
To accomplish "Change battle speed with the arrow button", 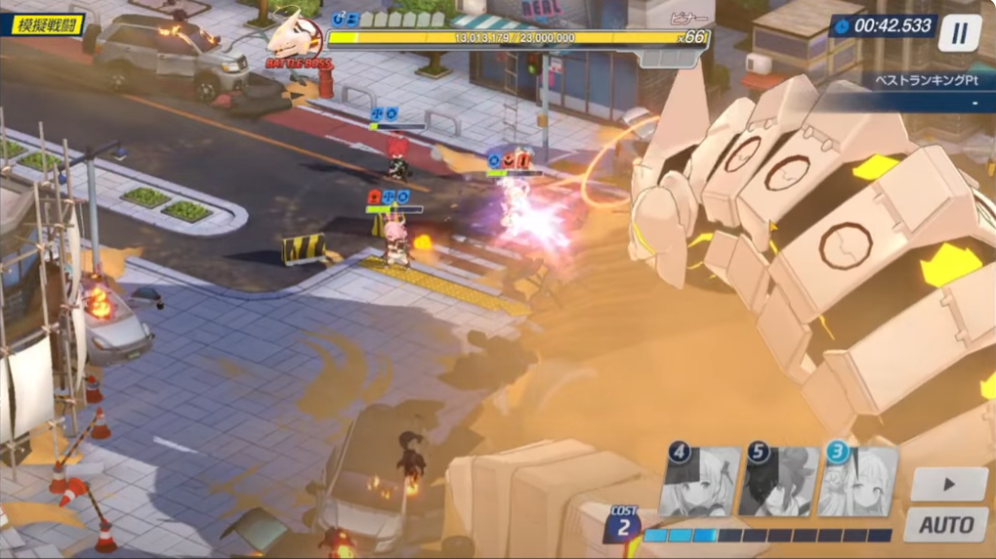I will click(x=948, y=484).
